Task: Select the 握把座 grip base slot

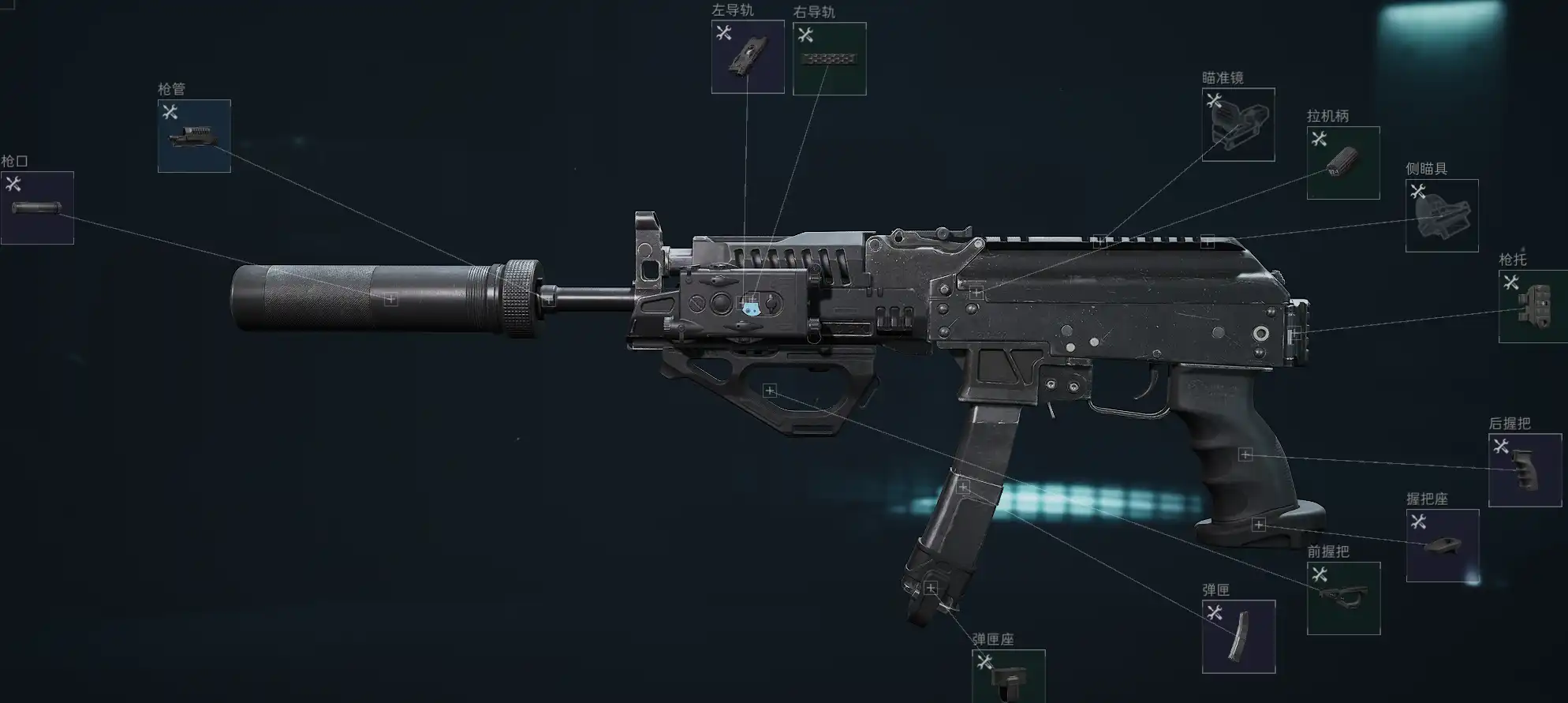Action: tap(1442, 545)
